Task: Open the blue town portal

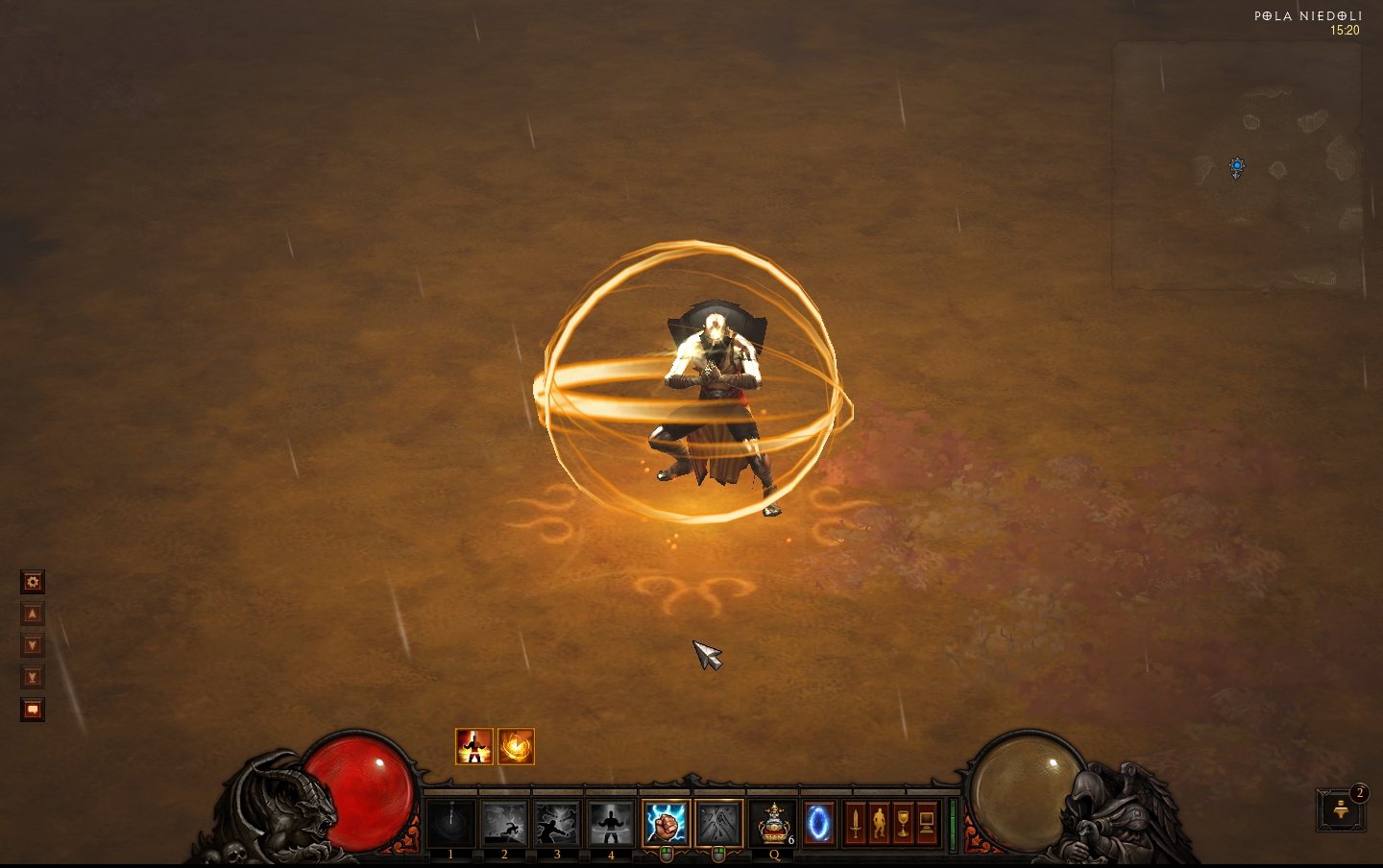Action: [x=819, y=824]
